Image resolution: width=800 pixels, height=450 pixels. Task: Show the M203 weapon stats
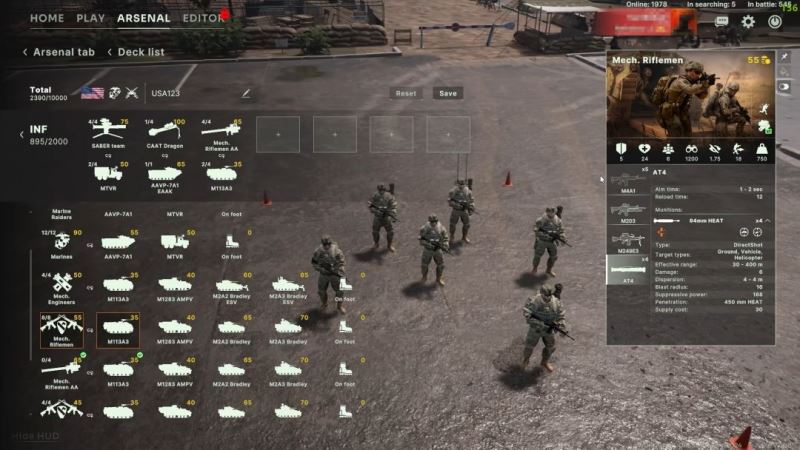[x=628, y=210]
